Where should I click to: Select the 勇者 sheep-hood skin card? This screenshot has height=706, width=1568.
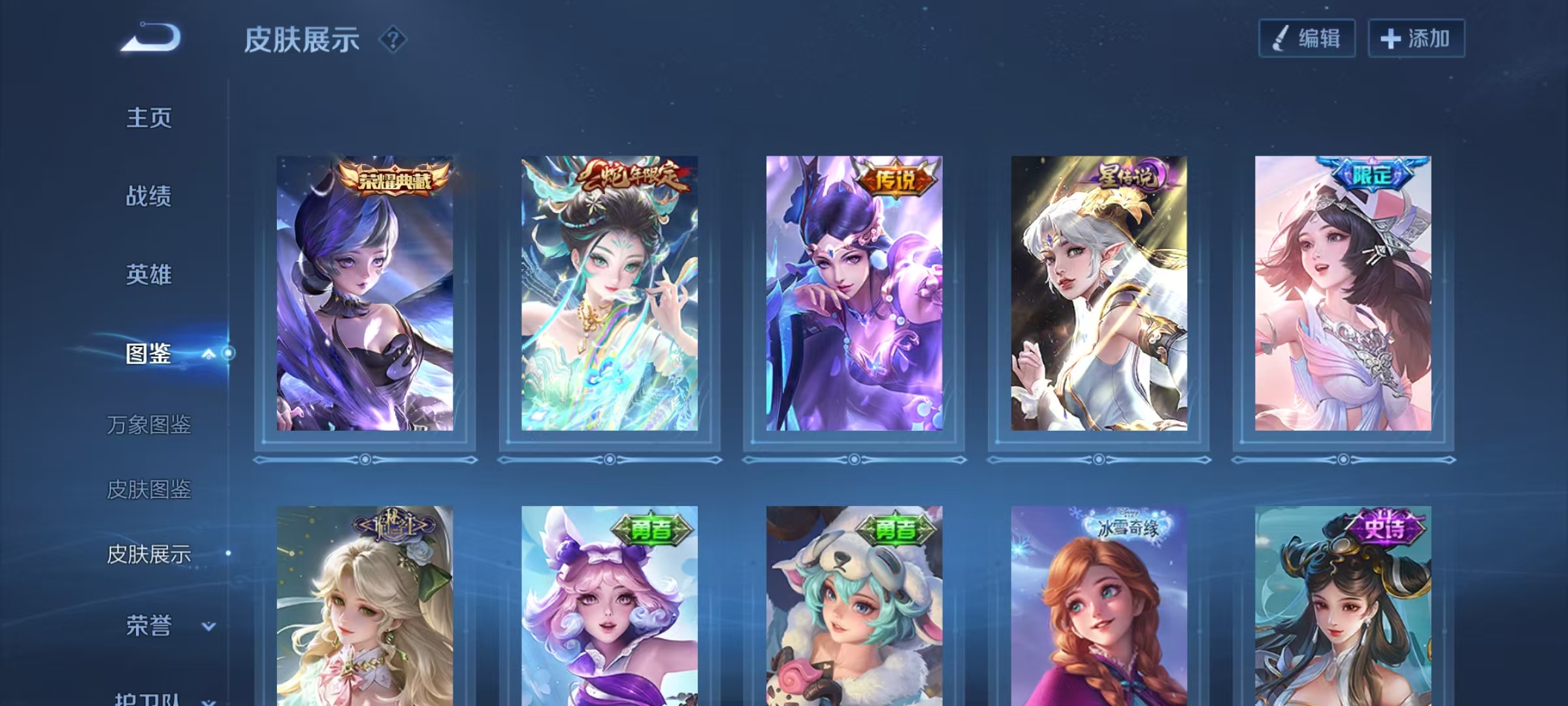[854, 608]
